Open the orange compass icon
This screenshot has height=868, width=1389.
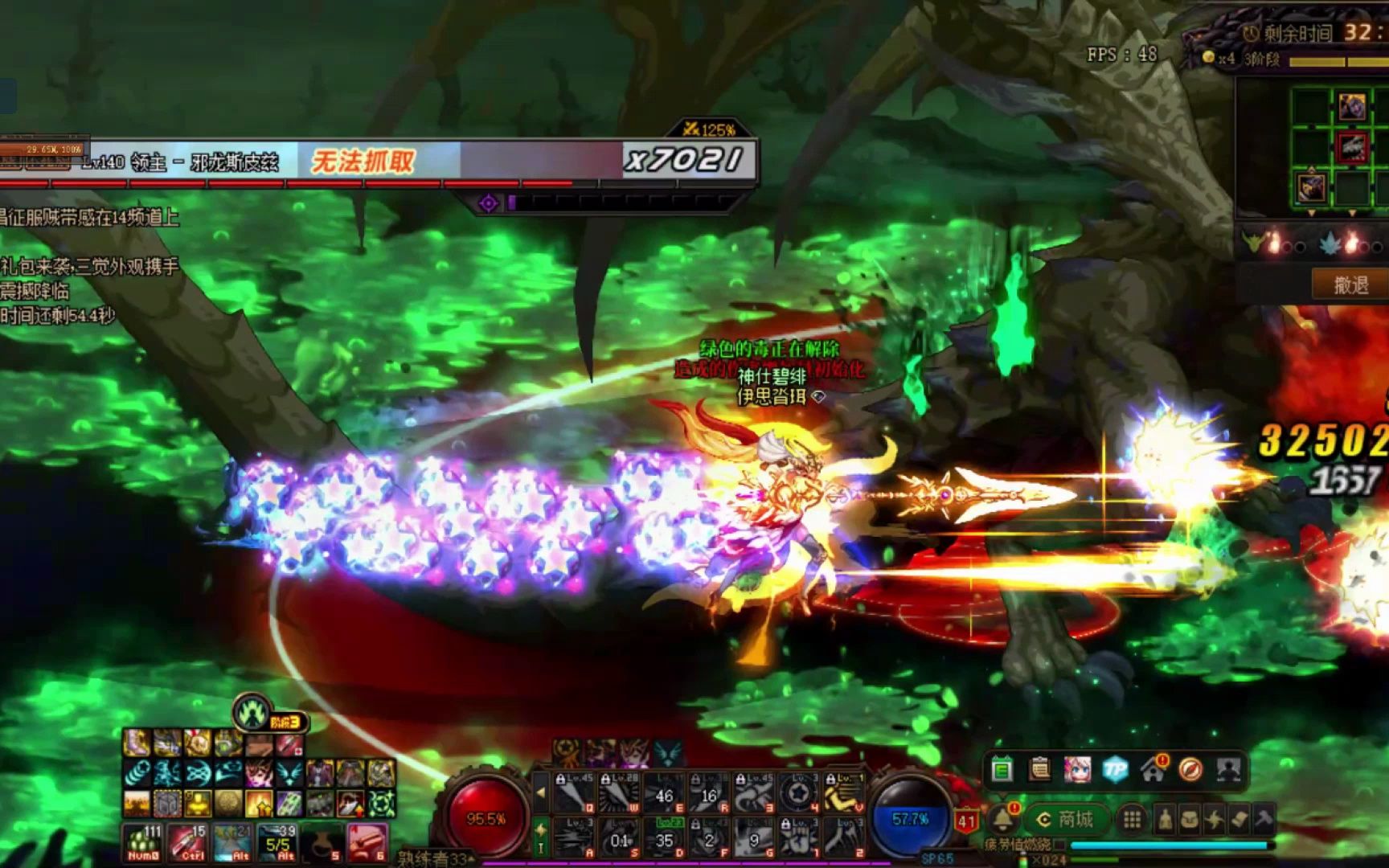pyautogui.click(x=1190, y=771)
